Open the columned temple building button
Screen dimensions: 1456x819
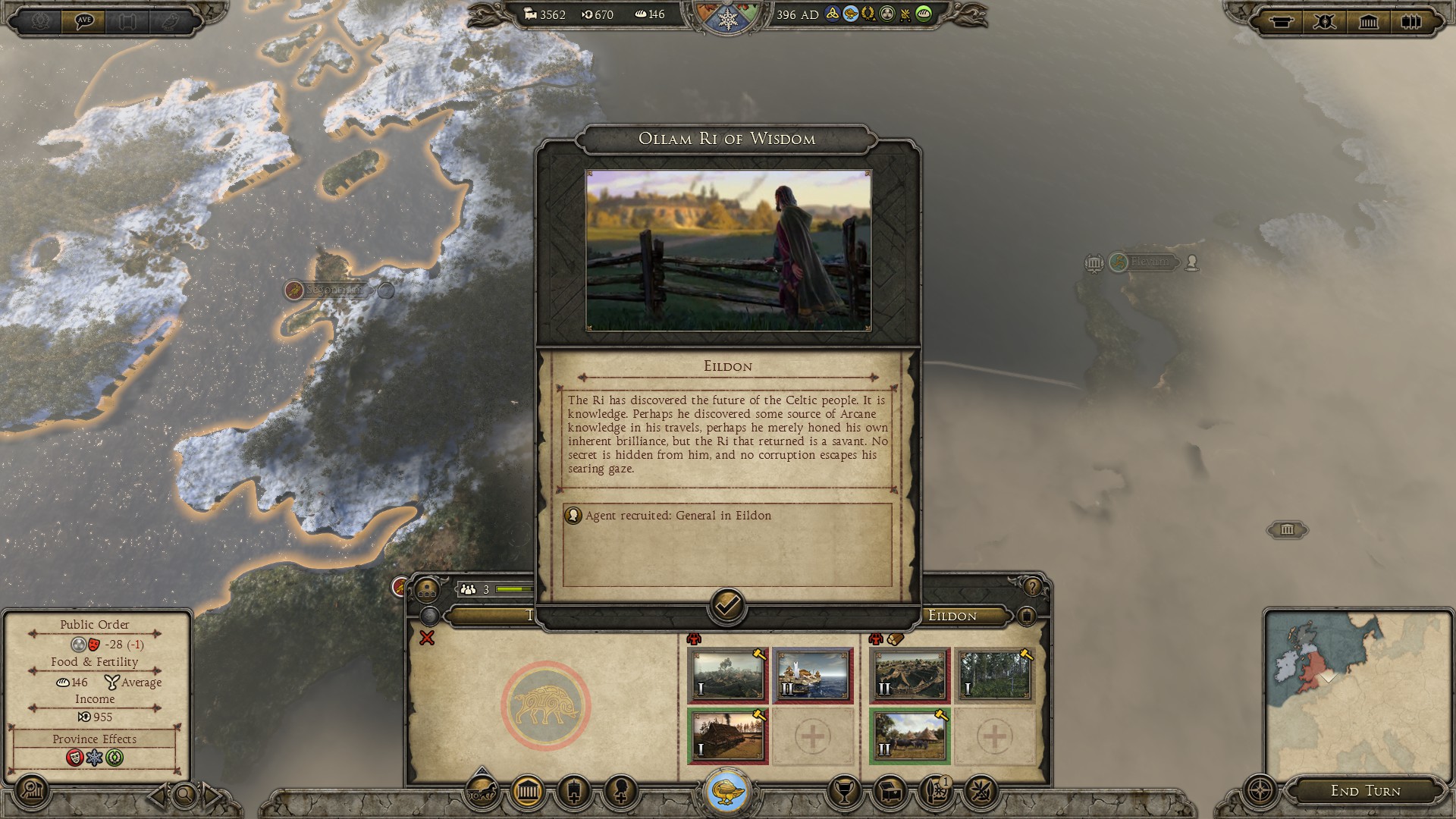pyautogui.click(x=528, y=792)
